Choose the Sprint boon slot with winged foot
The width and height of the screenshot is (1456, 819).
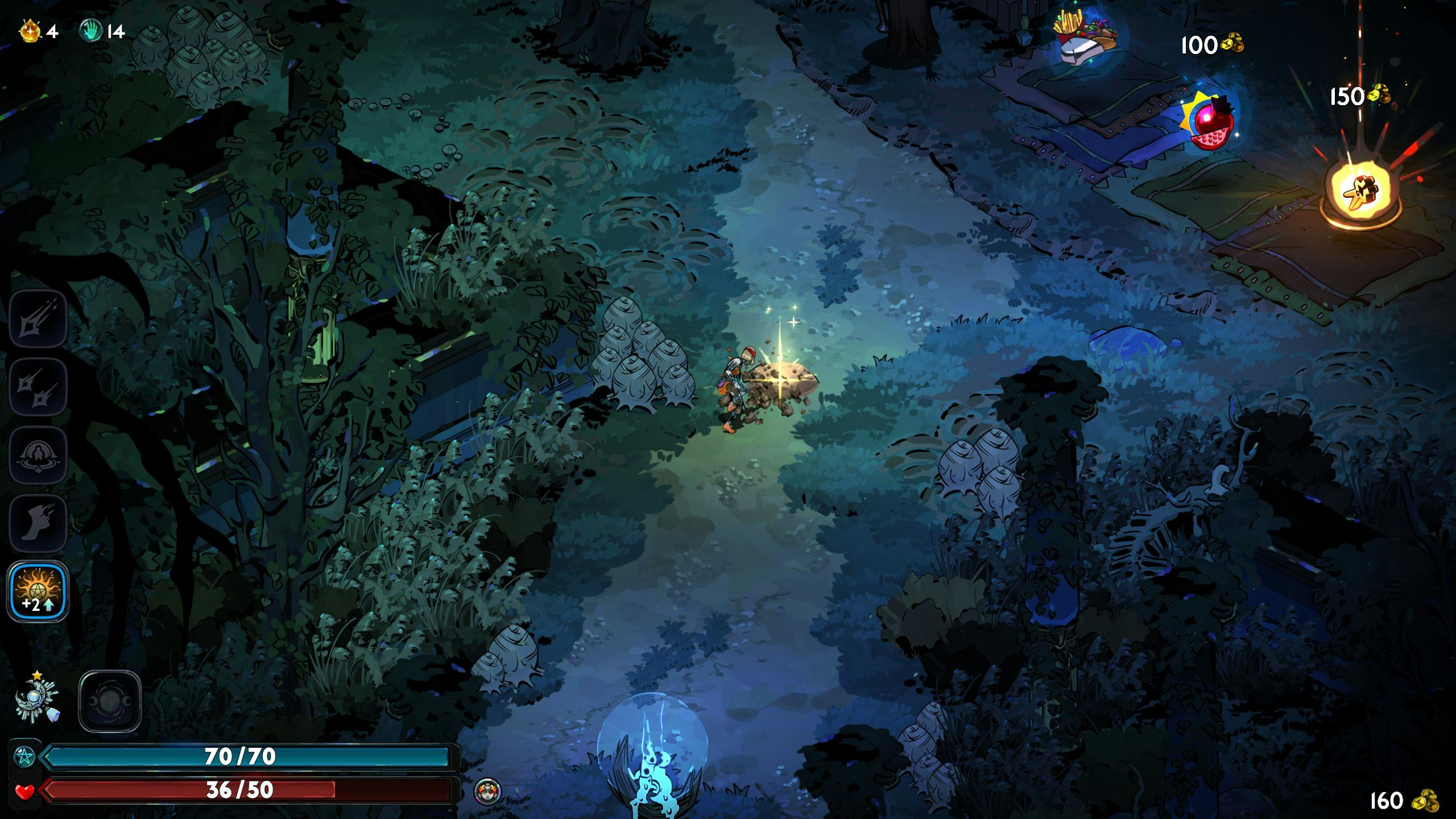coord(38,524)
